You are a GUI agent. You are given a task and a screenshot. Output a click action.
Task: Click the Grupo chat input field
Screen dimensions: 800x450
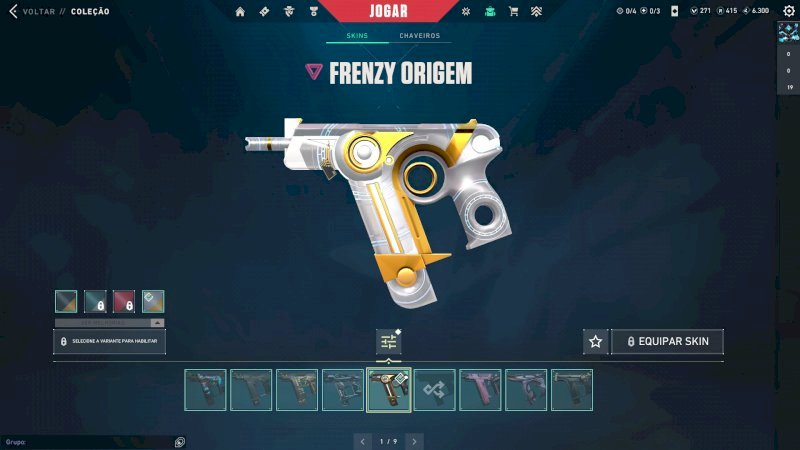click(x=90, y=441)
